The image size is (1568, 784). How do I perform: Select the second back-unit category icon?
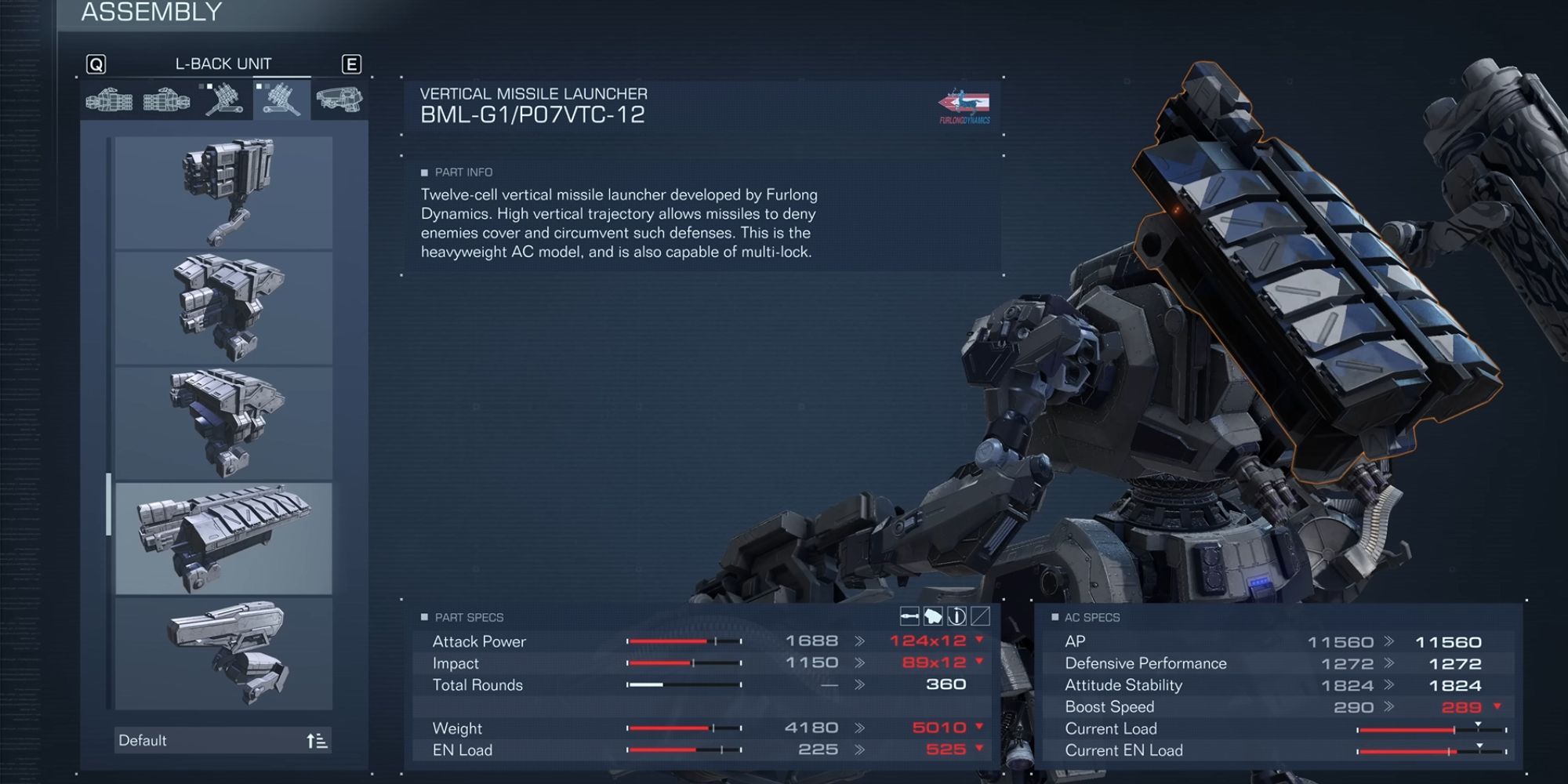click(165, 100)
